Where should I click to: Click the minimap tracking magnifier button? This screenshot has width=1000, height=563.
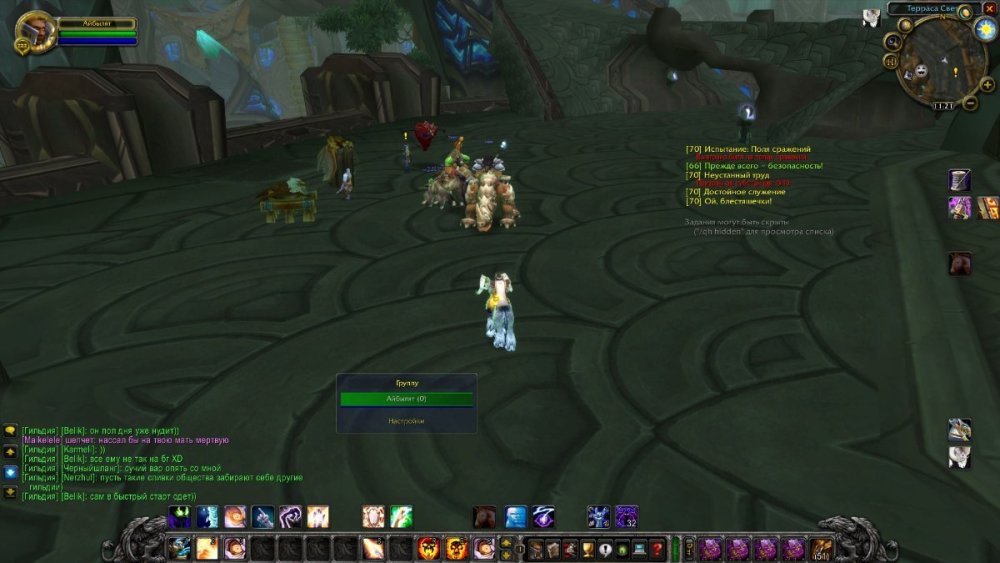tap(892, 41)
